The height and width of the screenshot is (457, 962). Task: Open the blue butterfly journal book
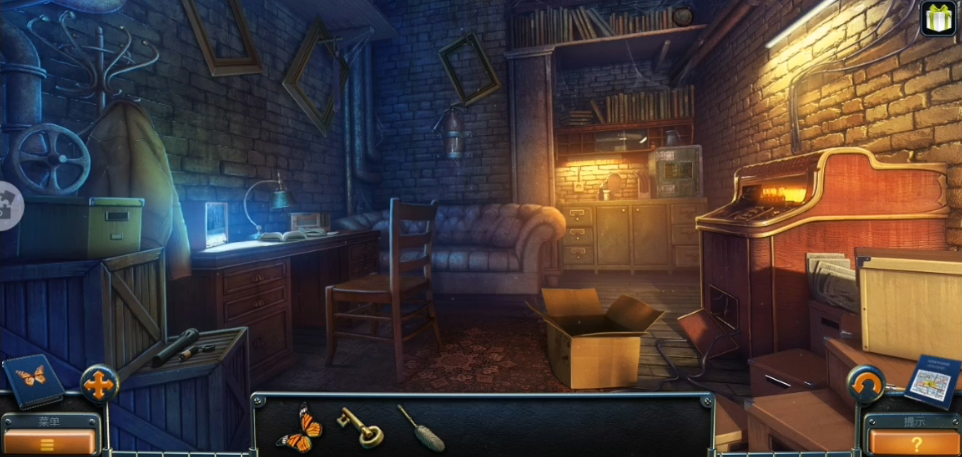pyautogui.click(x=32, y=379)
